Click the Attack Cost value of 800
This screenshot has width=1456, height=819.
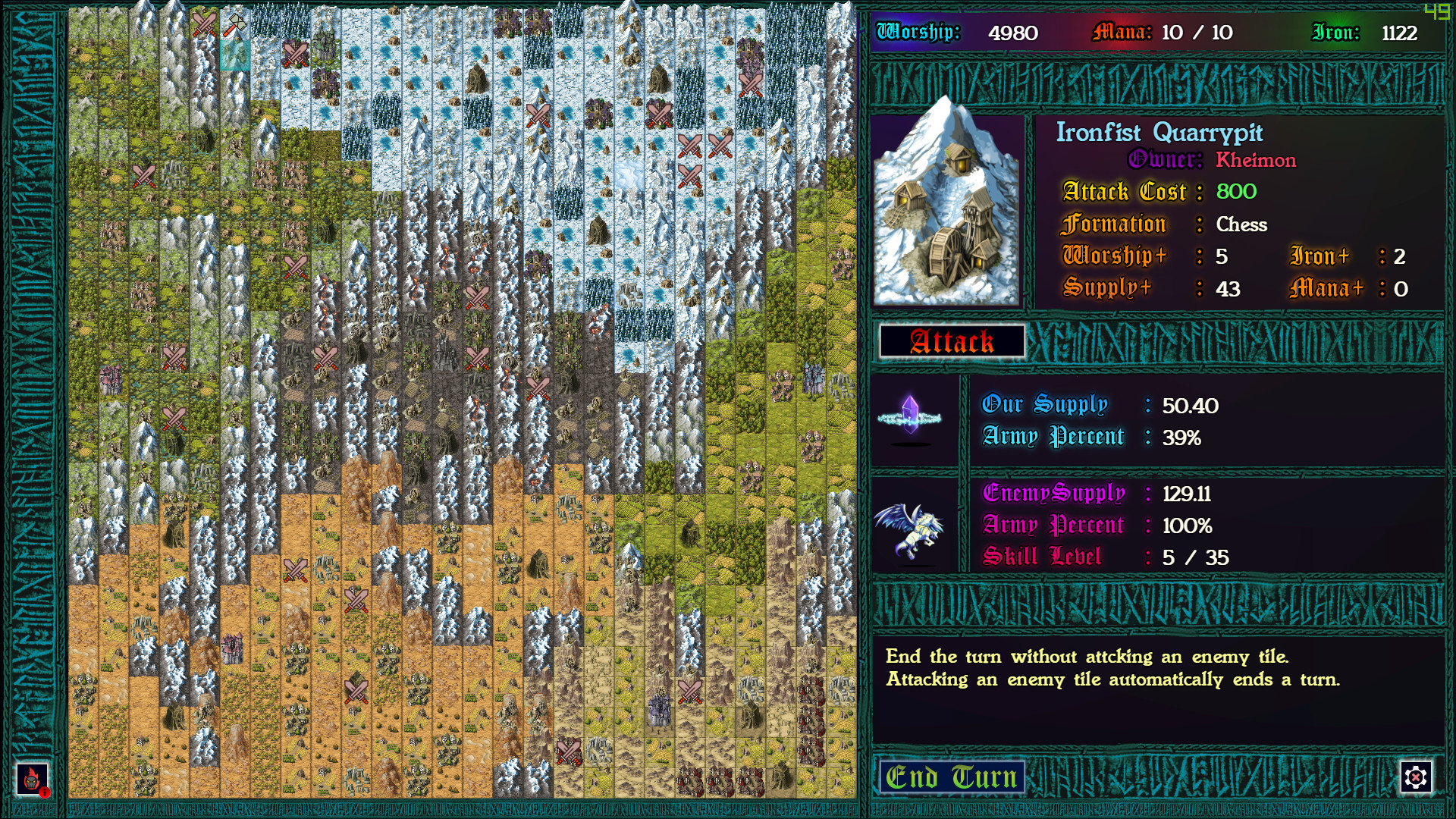tap(1235, 192)
